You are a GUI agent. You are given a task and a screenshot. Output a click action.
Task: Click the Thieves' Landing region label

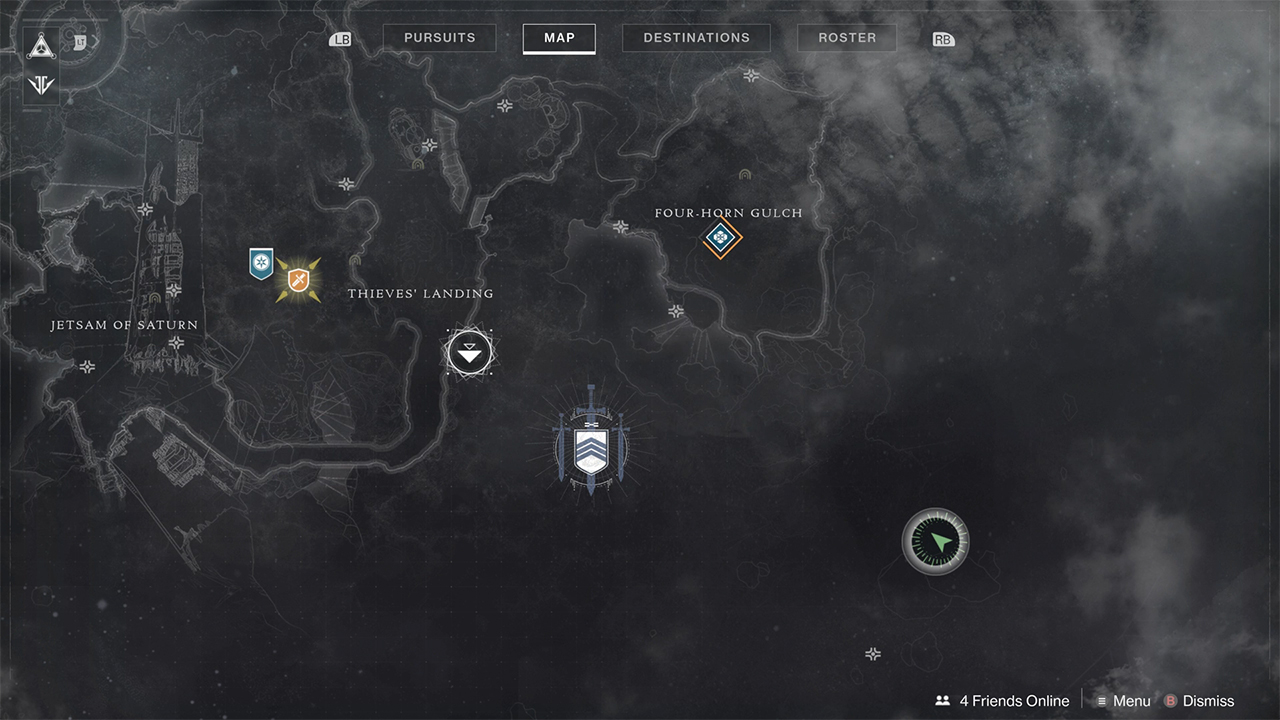point(420,293)
